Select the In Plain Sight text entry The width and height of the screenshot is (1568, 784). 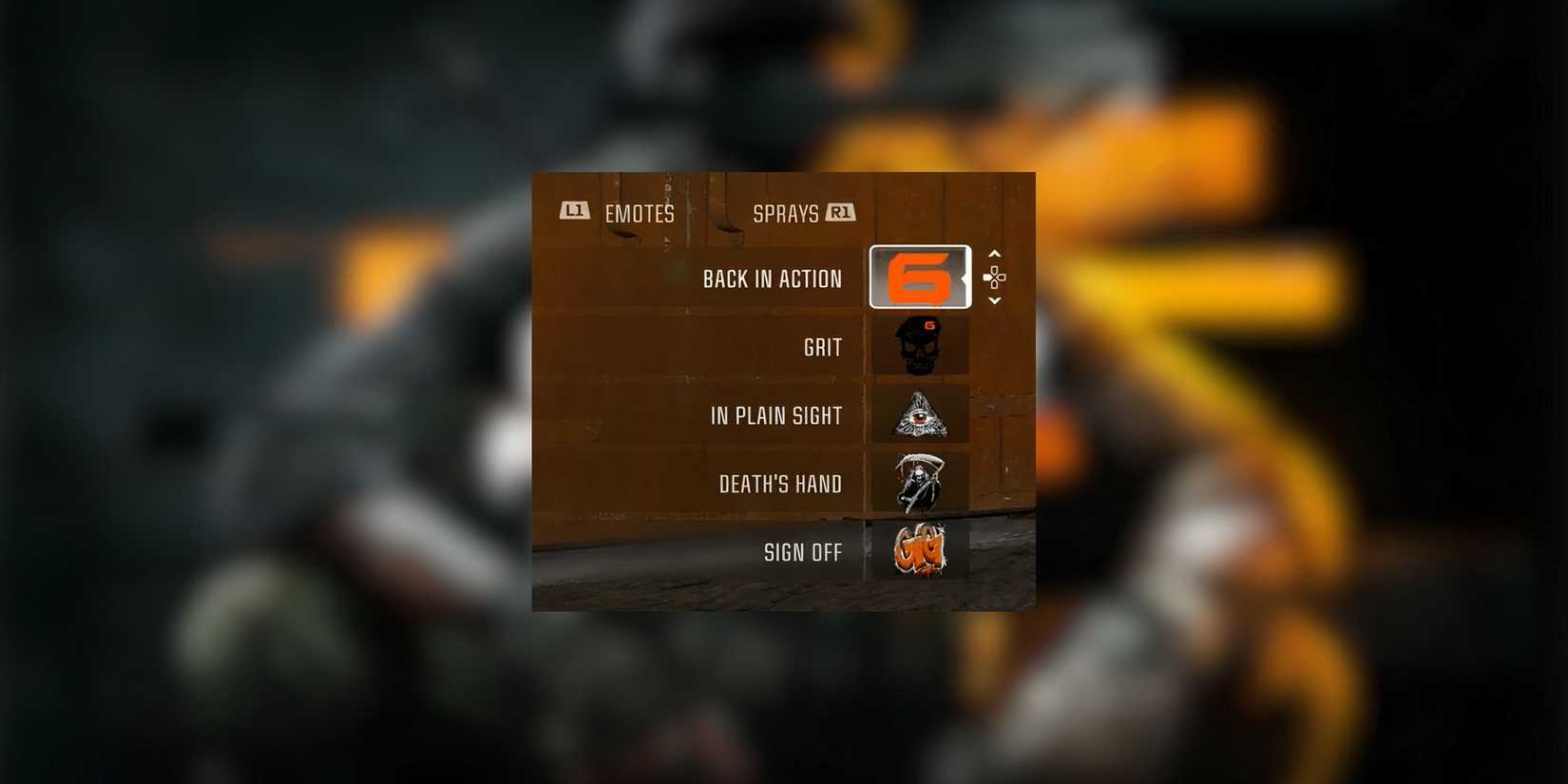(x=777, y=414)
